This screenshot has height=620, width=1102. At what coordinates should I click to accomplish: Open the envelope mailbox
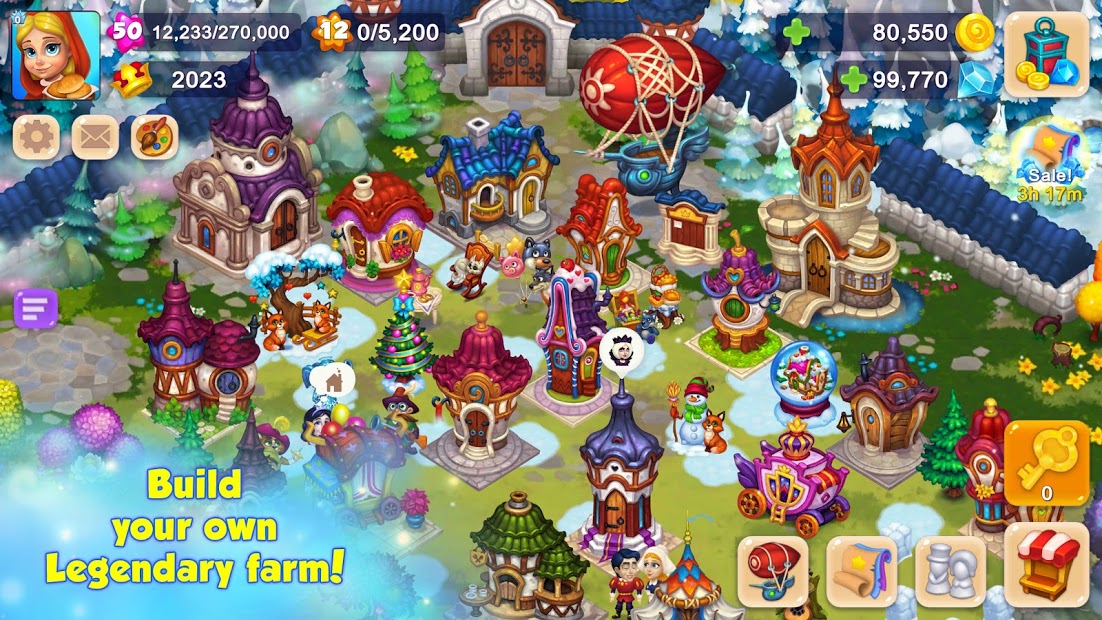click(95, 138)
